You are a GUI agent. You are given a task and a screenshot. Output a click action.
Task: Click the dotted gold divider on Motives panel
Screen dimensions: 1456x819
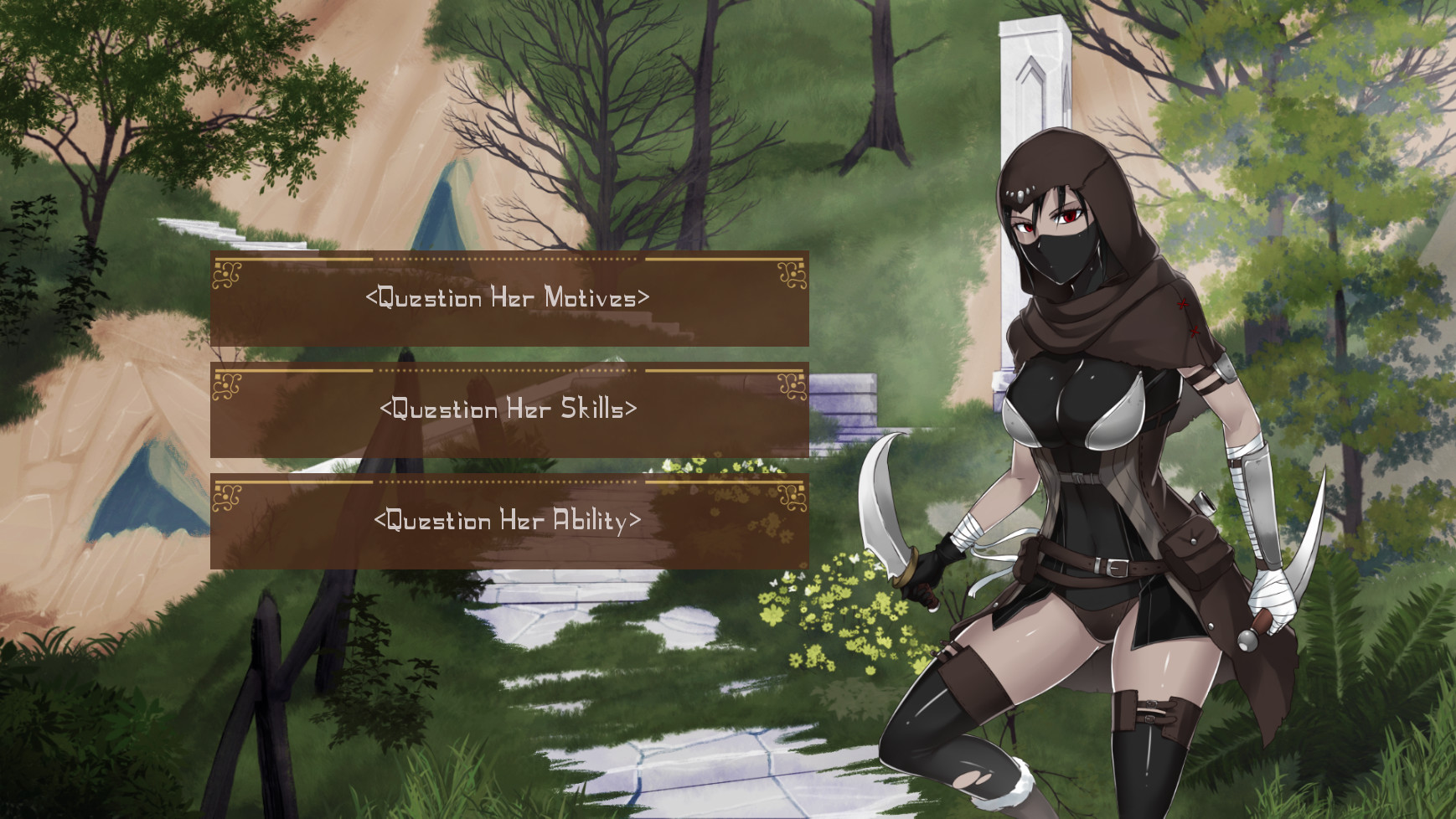coord(511,257)
